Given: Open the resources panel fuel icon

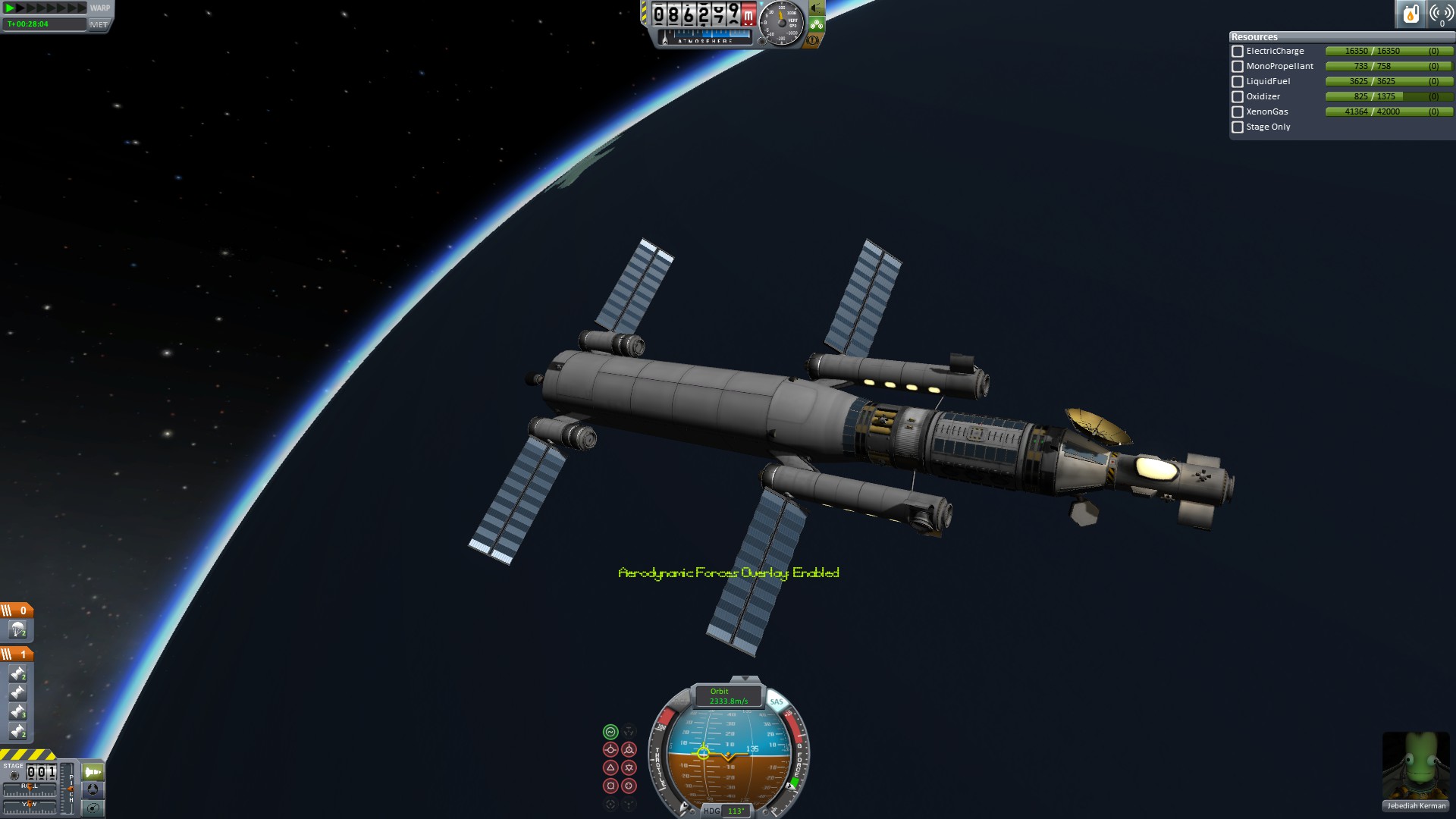Looking at the screenshot, I should coord(1410,14).
